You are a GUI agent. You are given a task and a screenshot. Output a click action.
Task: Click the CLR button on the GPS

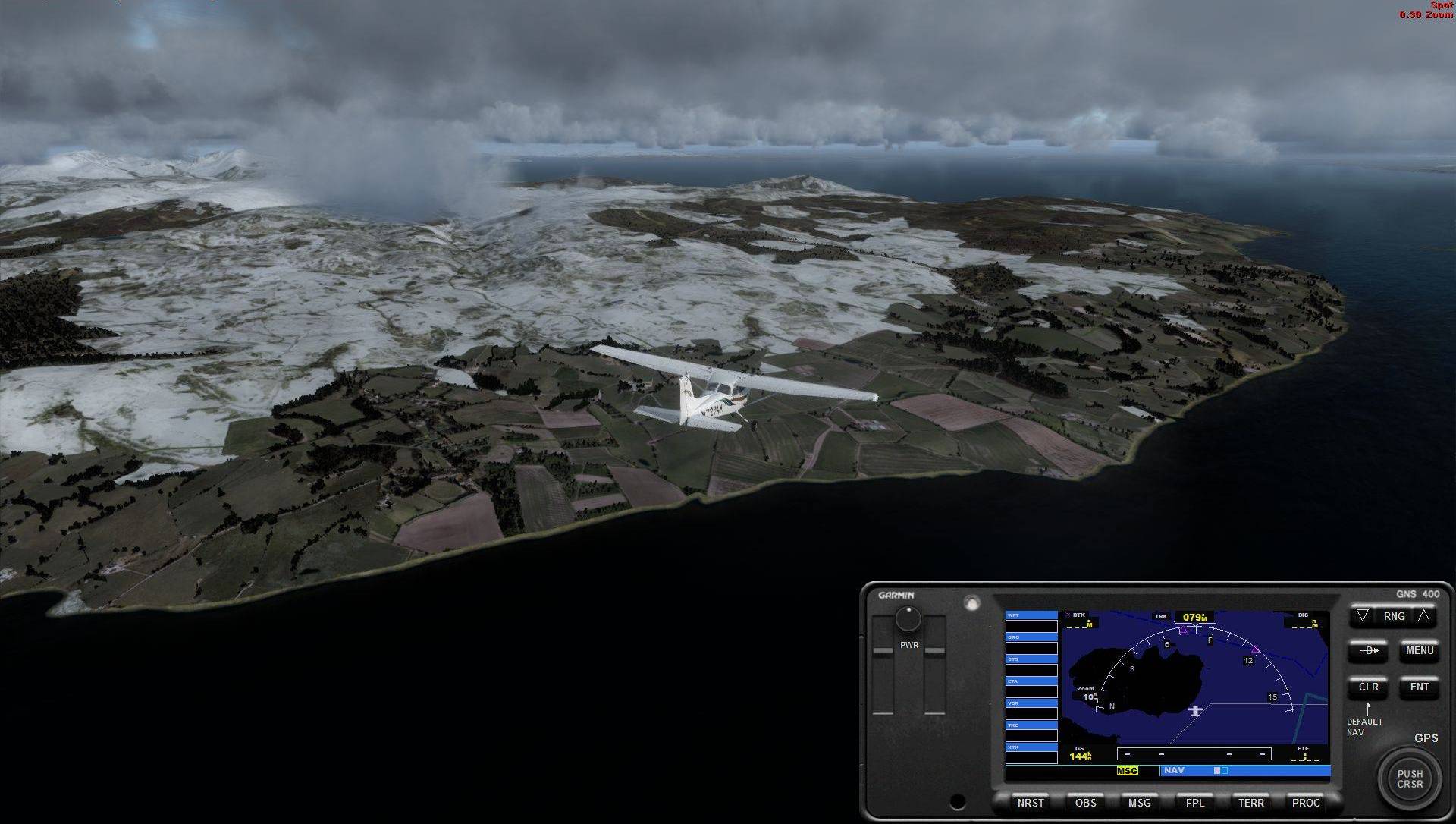tap(1368, 687)
